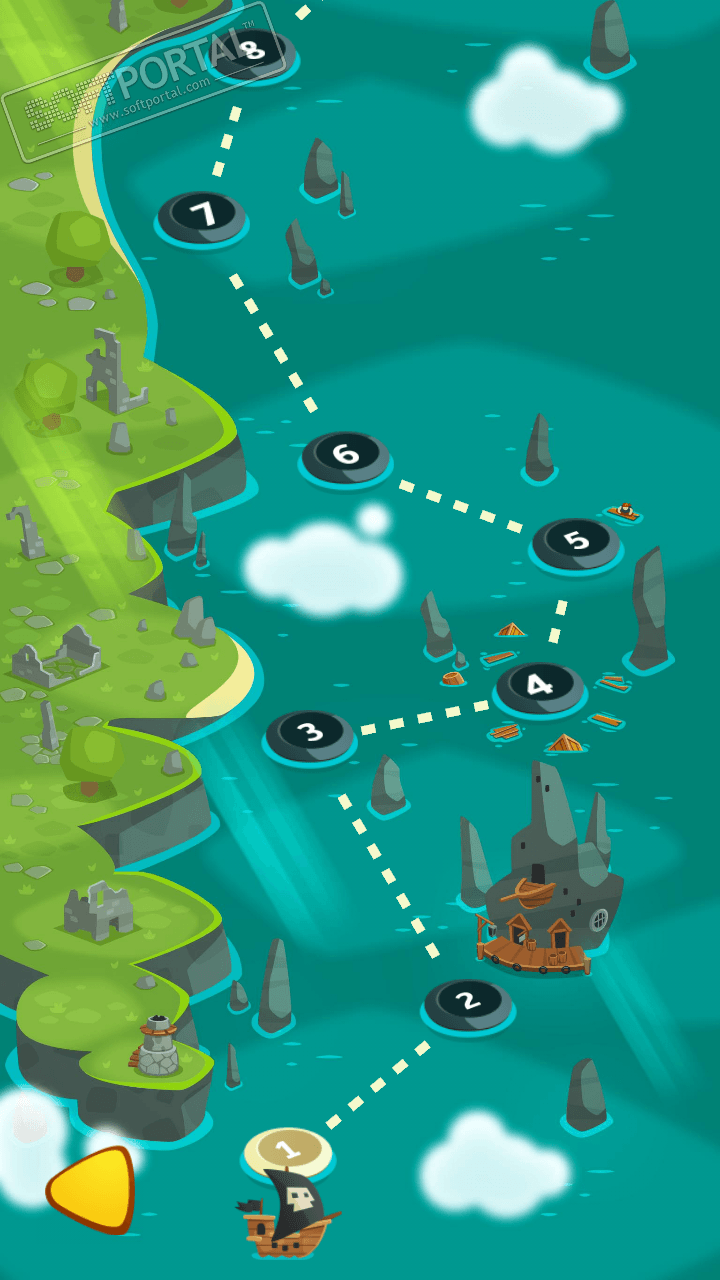Open level 3 node

point(311,734)
